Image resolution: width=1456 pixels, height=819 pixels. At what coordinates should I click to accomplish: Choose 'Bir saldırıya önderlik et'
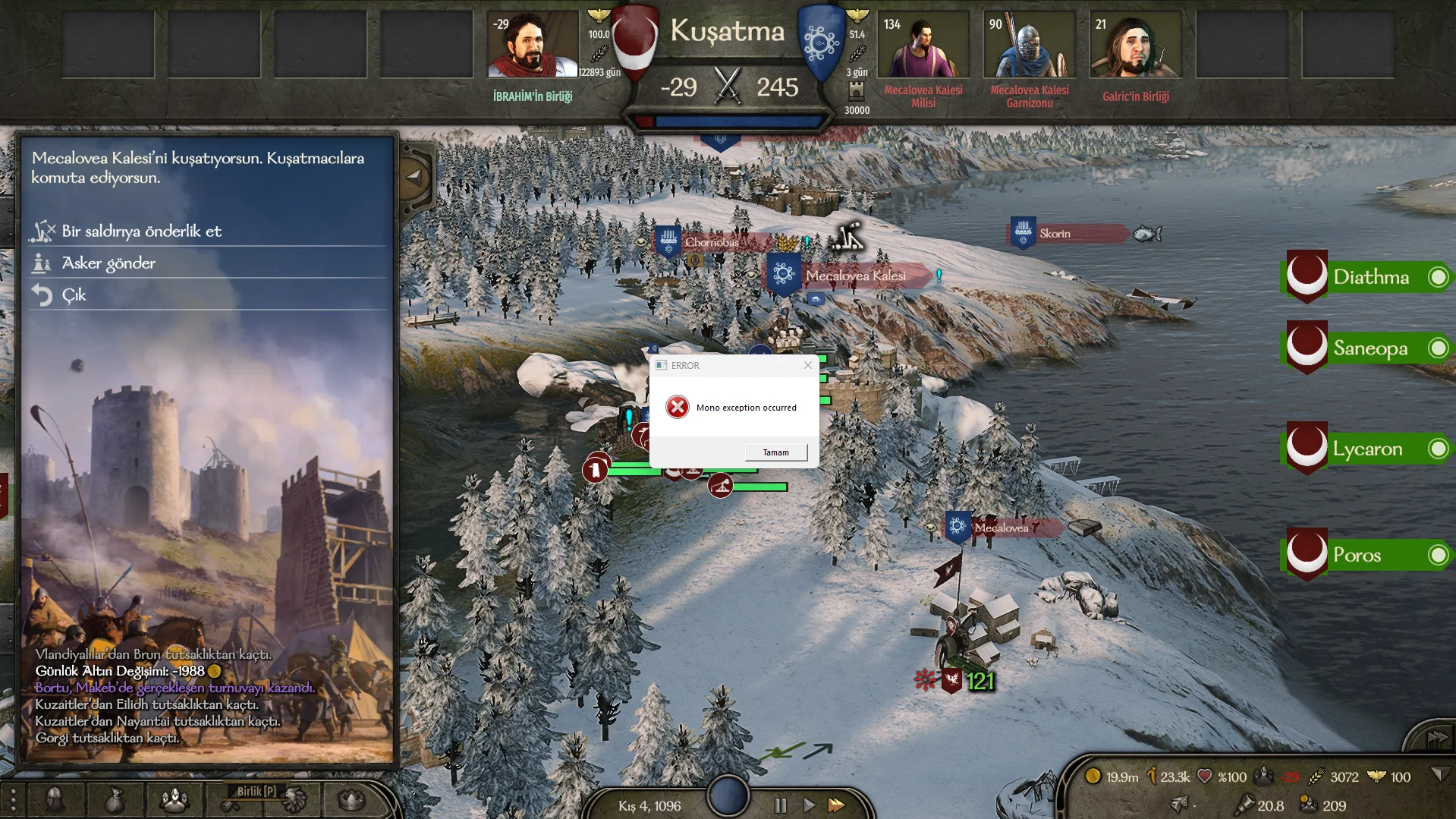[141, 231]
